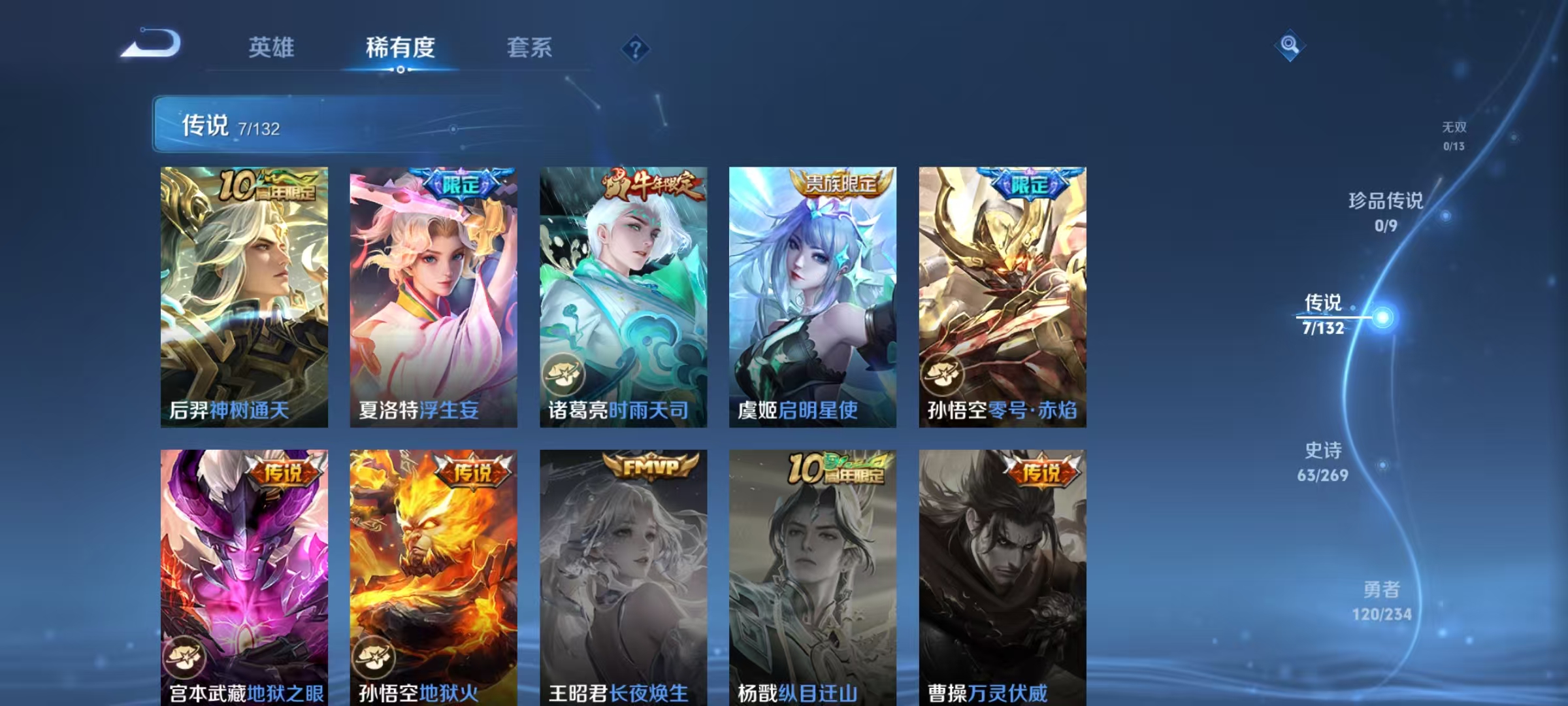Click the shell icon on 诸葛亮时雨天司 card
This screenshot has width=1568, height=706.
click(x=566, y=375)
